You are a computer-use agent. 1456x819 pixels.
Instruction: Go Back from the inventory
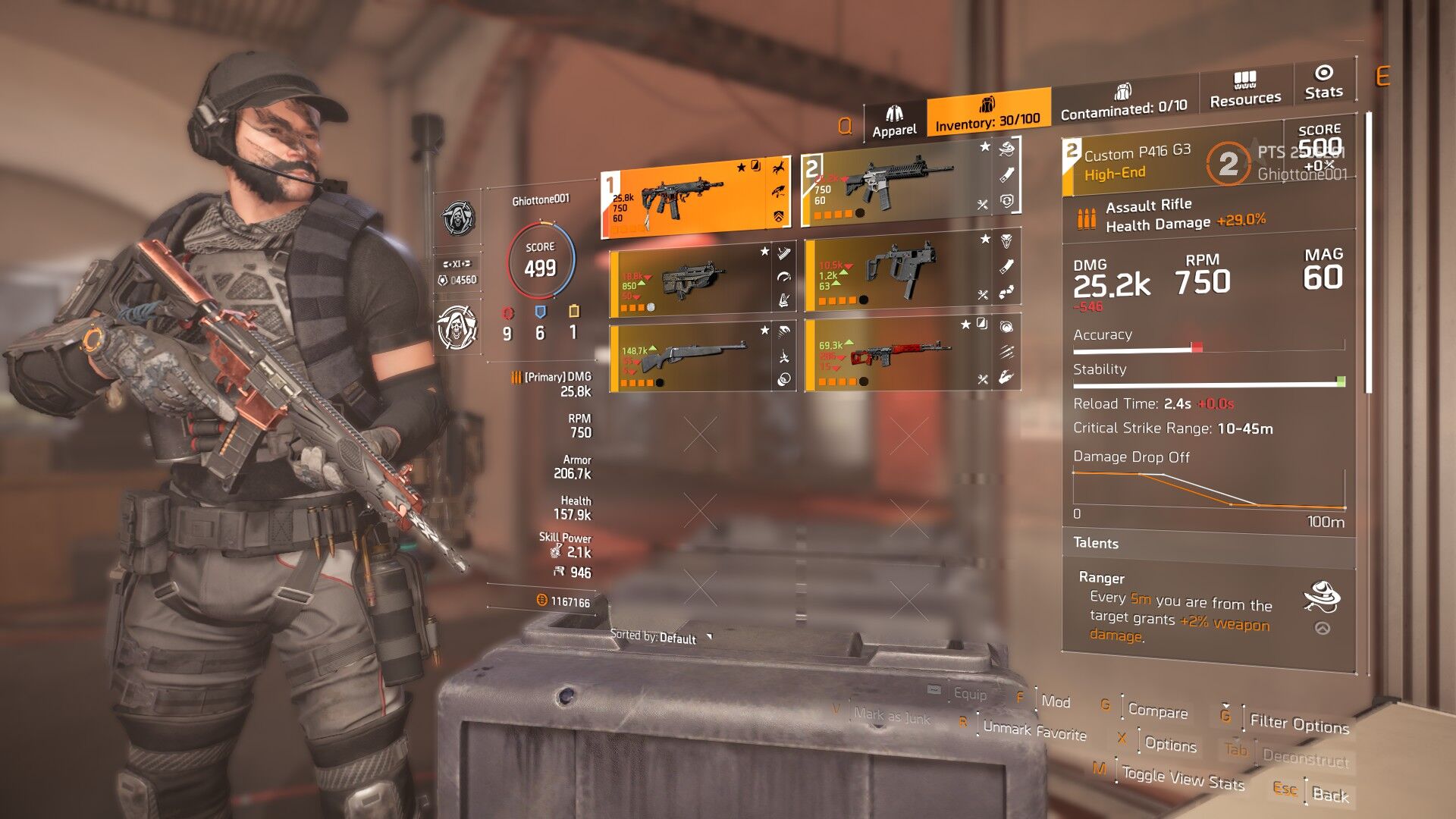[1329, 794]
